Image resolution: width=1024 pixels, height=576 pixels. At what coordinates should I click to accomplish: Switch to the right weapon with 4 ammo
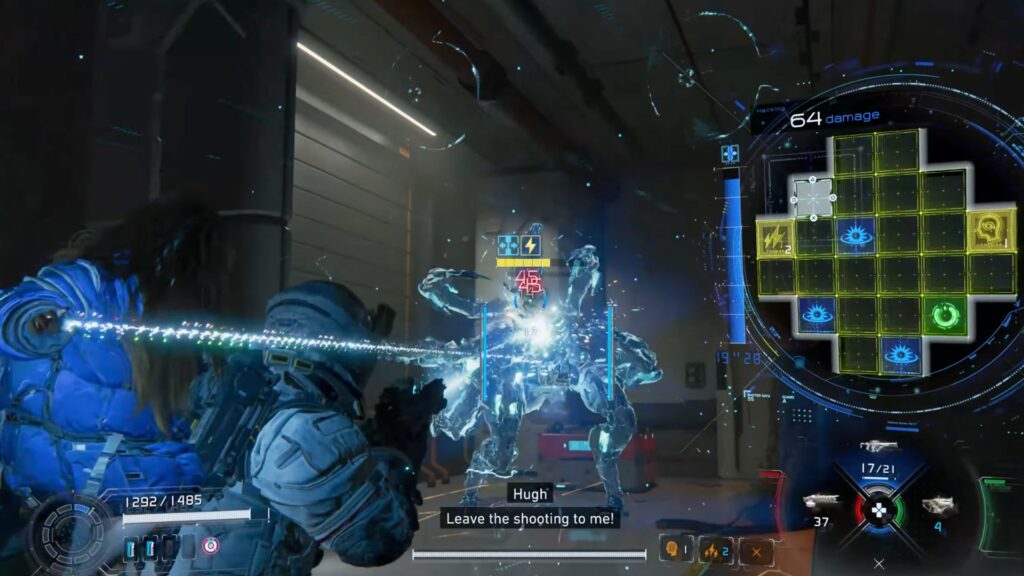coord(938,505)
